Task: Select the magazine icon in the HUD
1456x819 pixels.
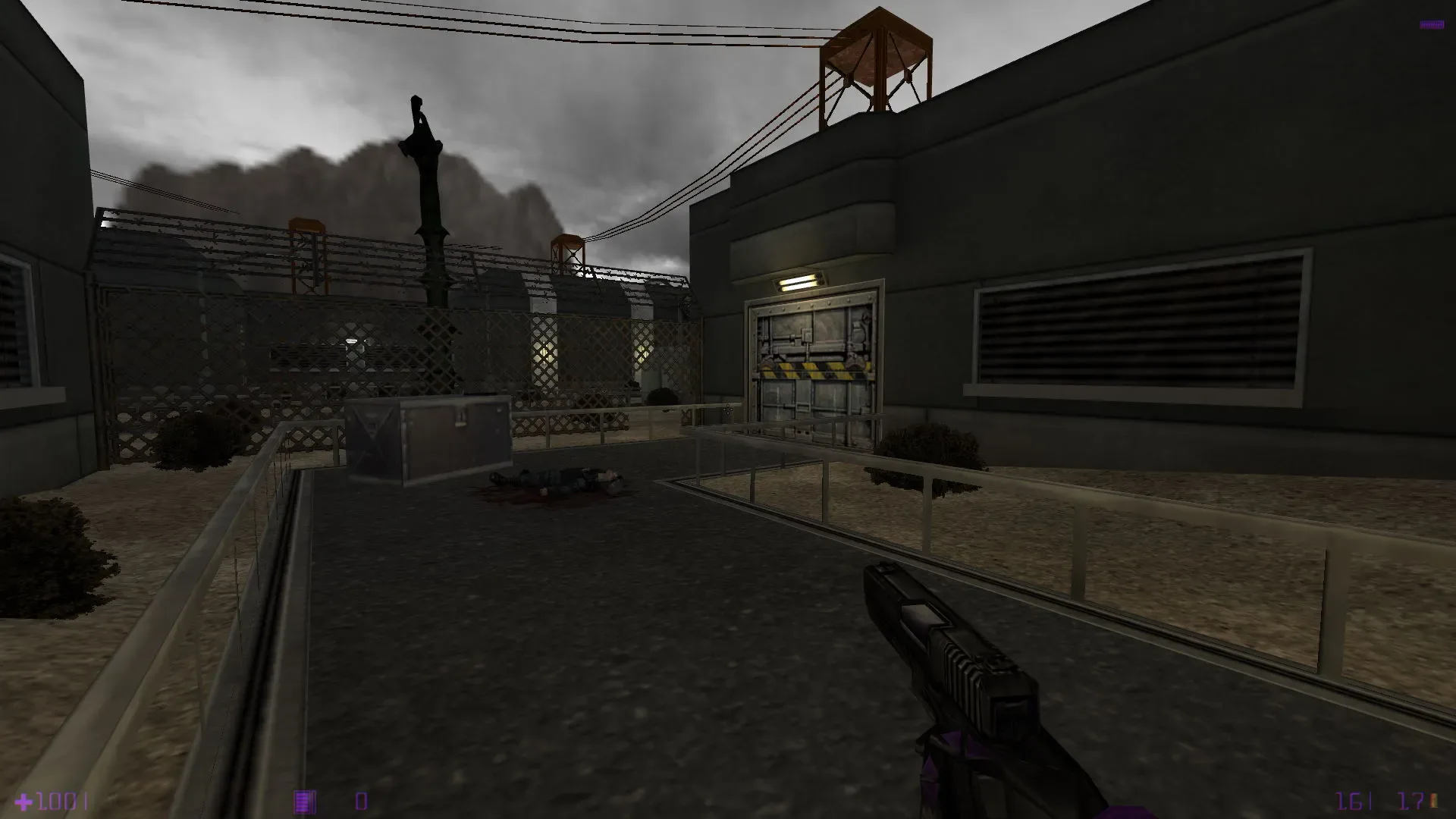Action: tap(303, 799)
